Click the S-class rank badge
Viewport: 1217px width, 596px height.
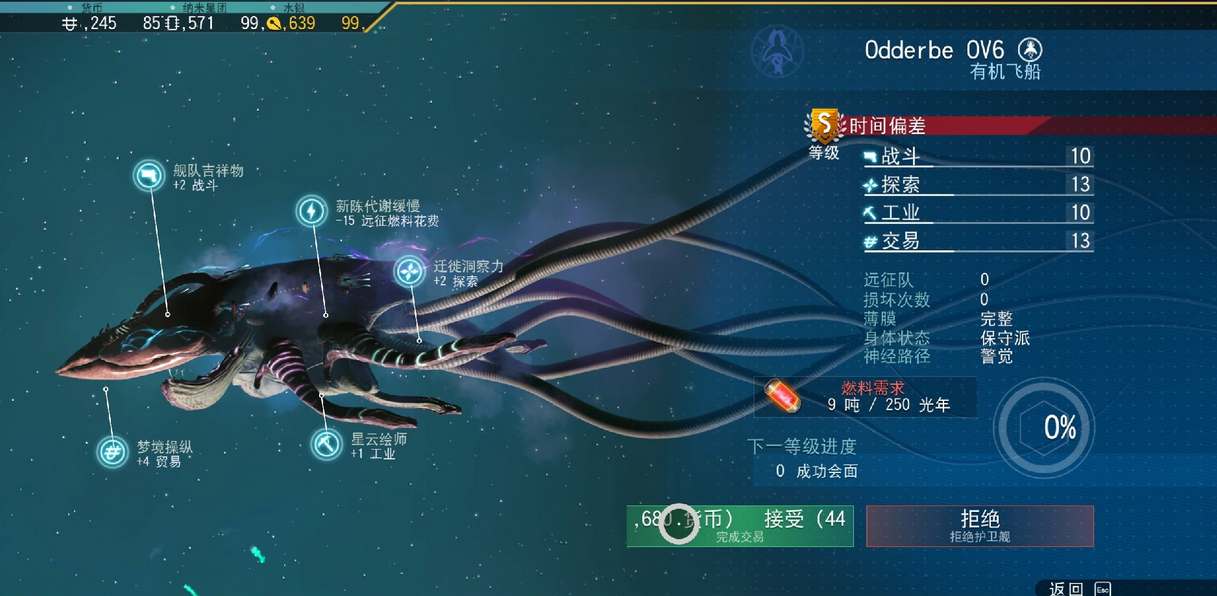click(x=824, y=125)
